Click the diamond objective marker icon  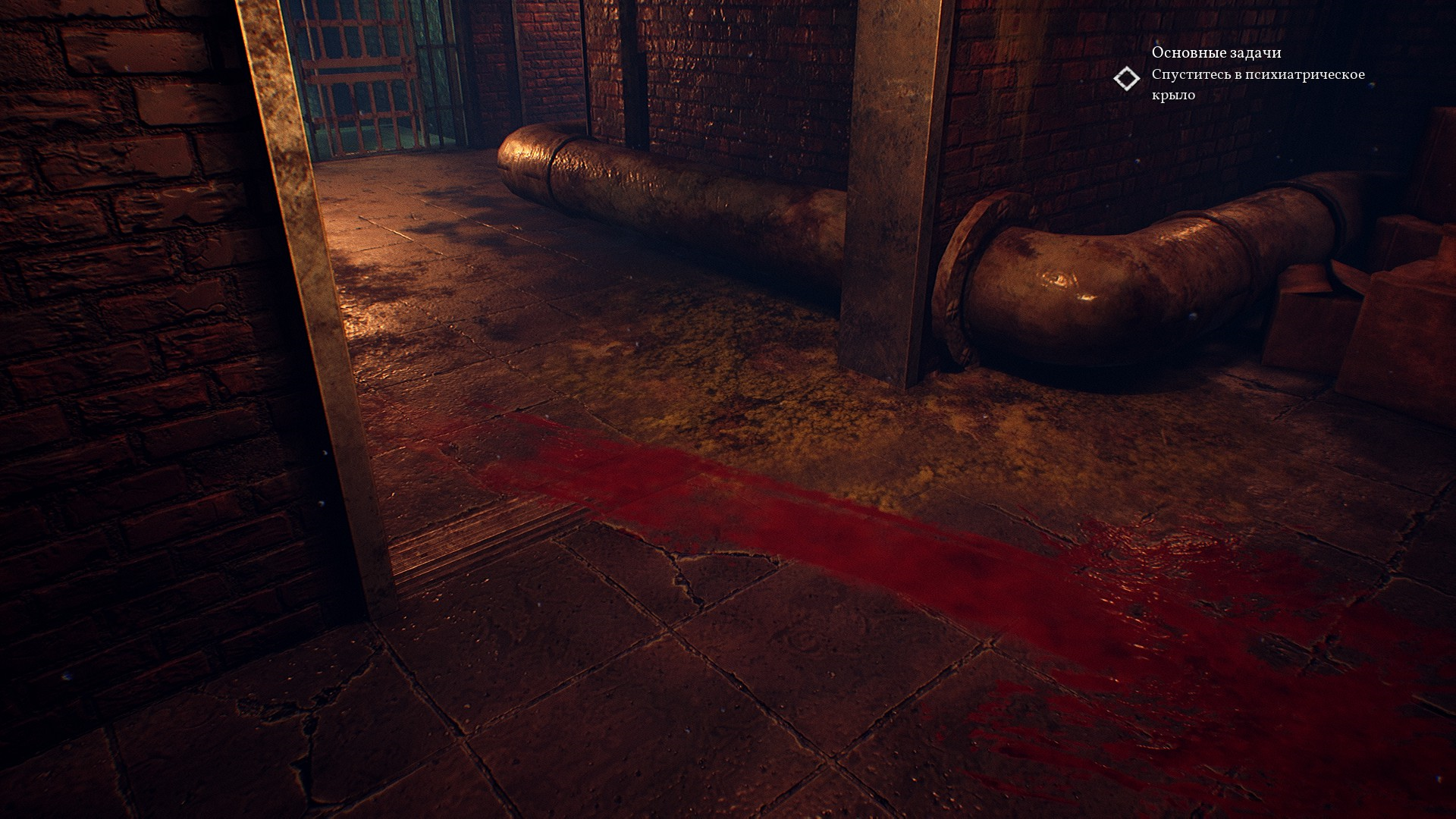[1127, 79]
